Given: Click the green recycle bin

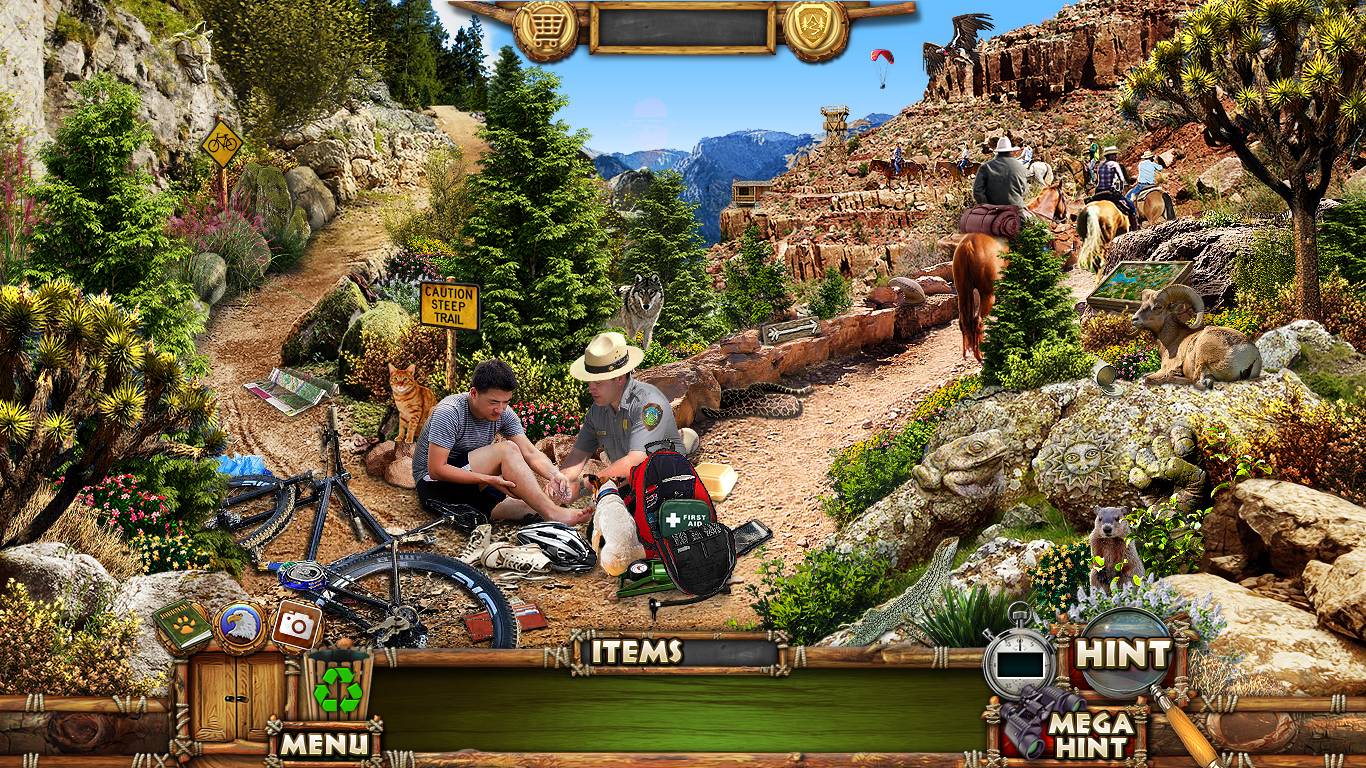Looking at the screenshot, I should pos(338,687).
